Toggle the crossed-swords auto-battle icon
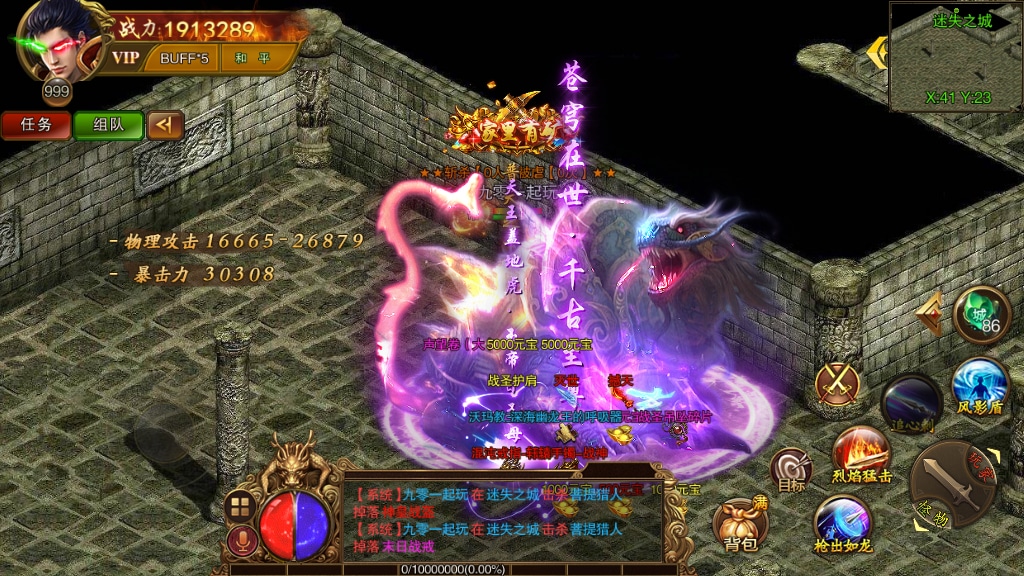Viewport: 1024px width, 576px height. click(x=836, y=383)
